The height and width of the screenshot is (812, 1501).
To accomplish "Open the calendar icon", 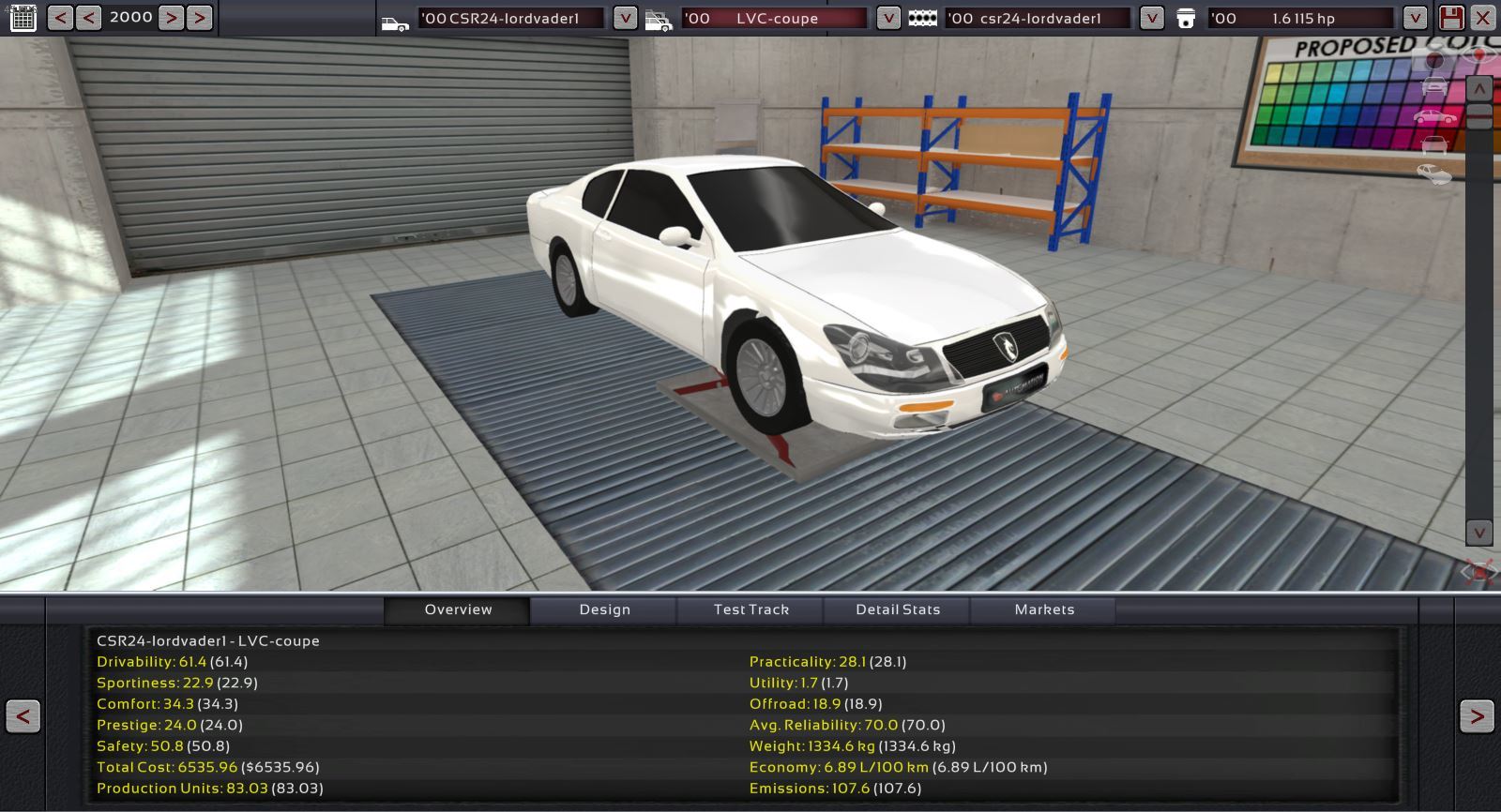I will click(23, 18).
